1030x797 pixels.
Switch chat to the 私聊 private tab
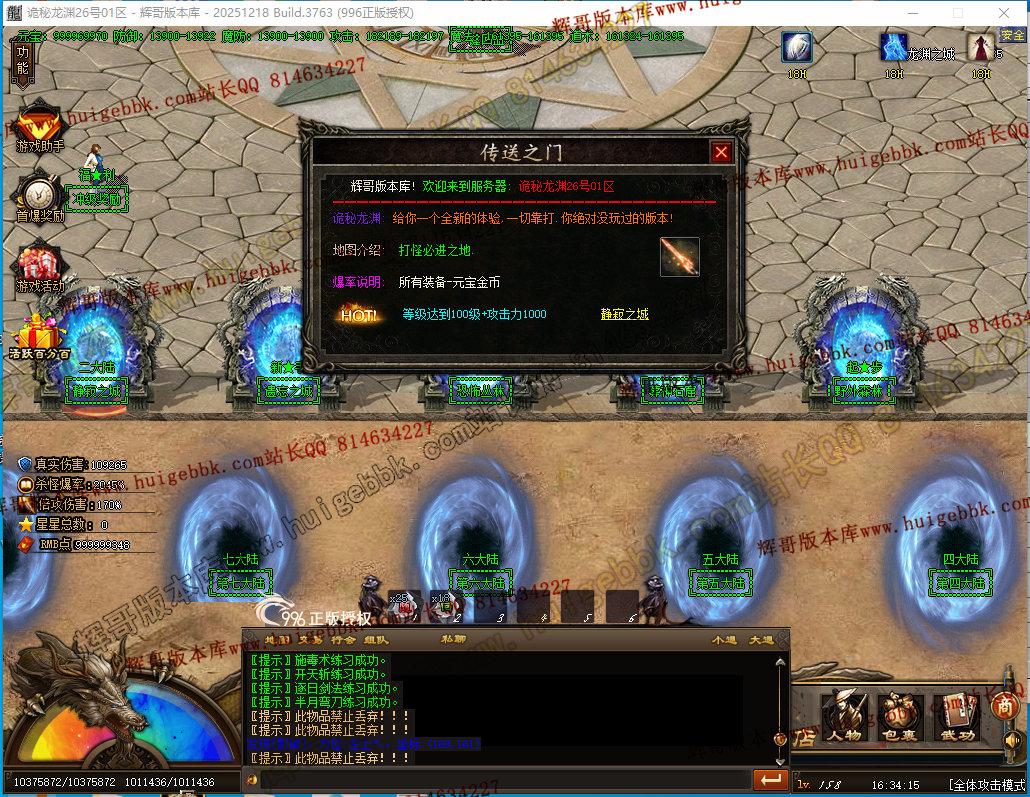(x=453, y=639)
